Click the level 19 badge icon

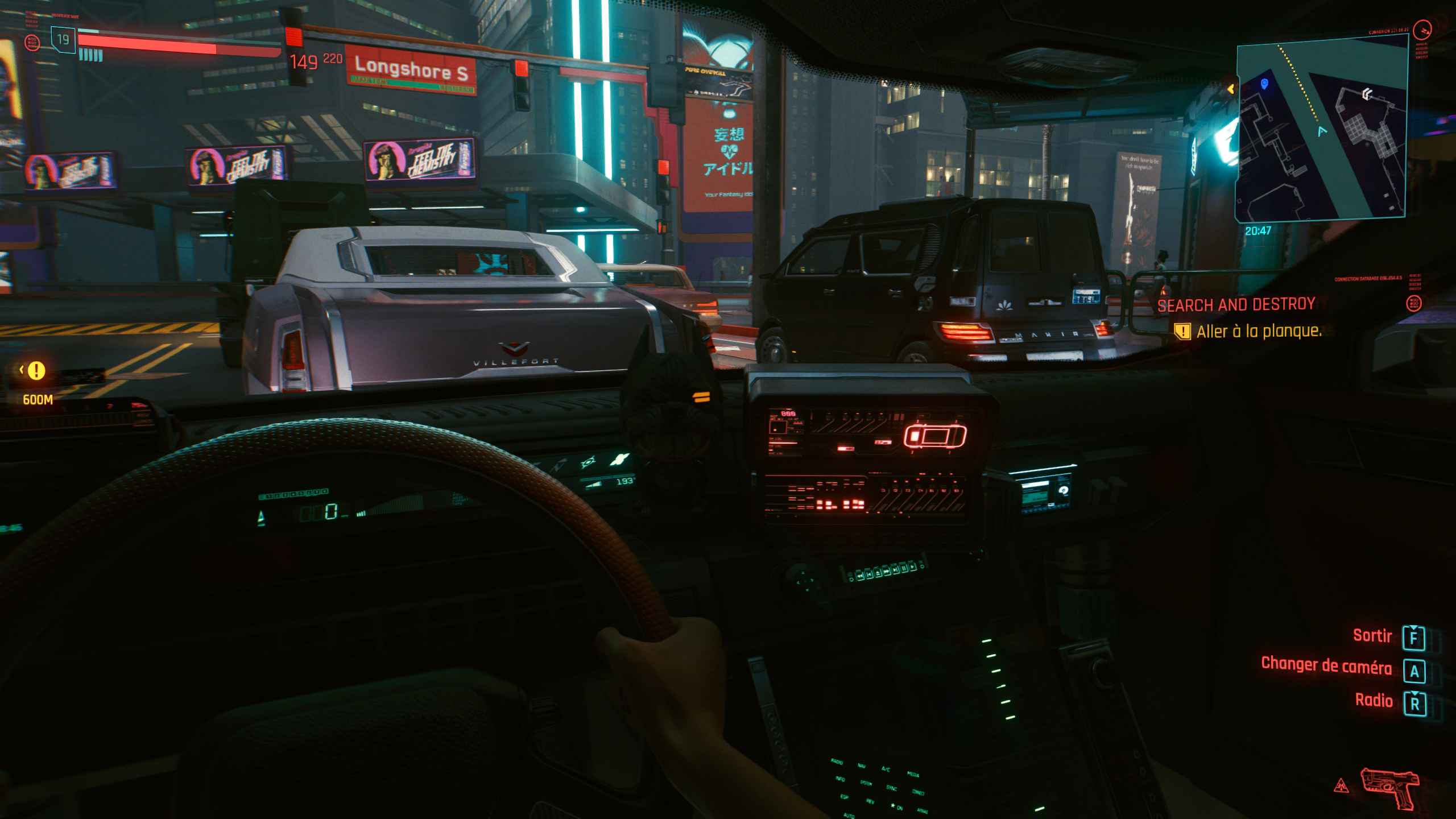pos(63,40)
